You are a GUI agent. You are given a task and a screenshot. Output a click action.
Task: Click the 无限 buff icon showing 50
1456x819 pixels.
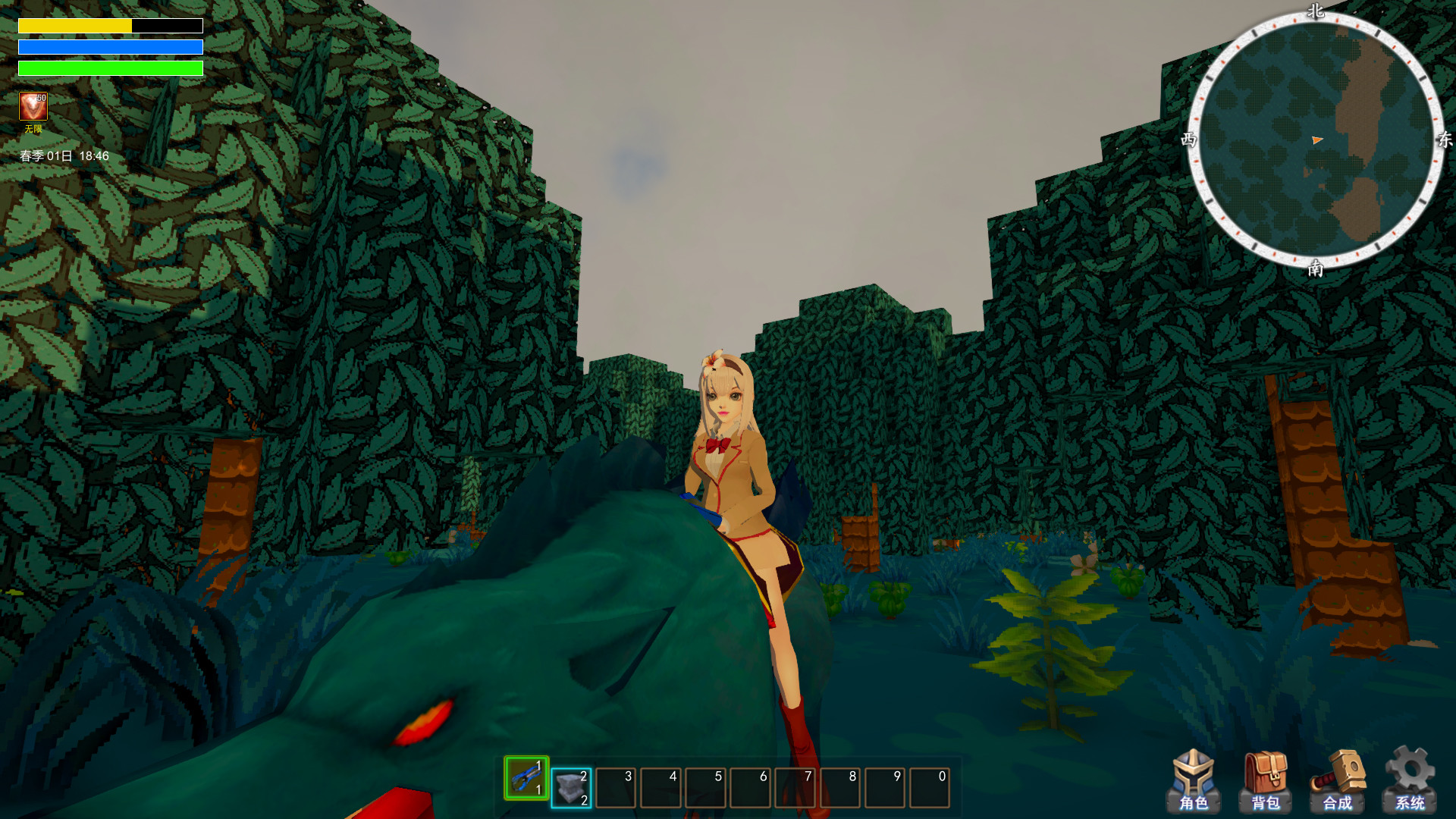(33, 106)
